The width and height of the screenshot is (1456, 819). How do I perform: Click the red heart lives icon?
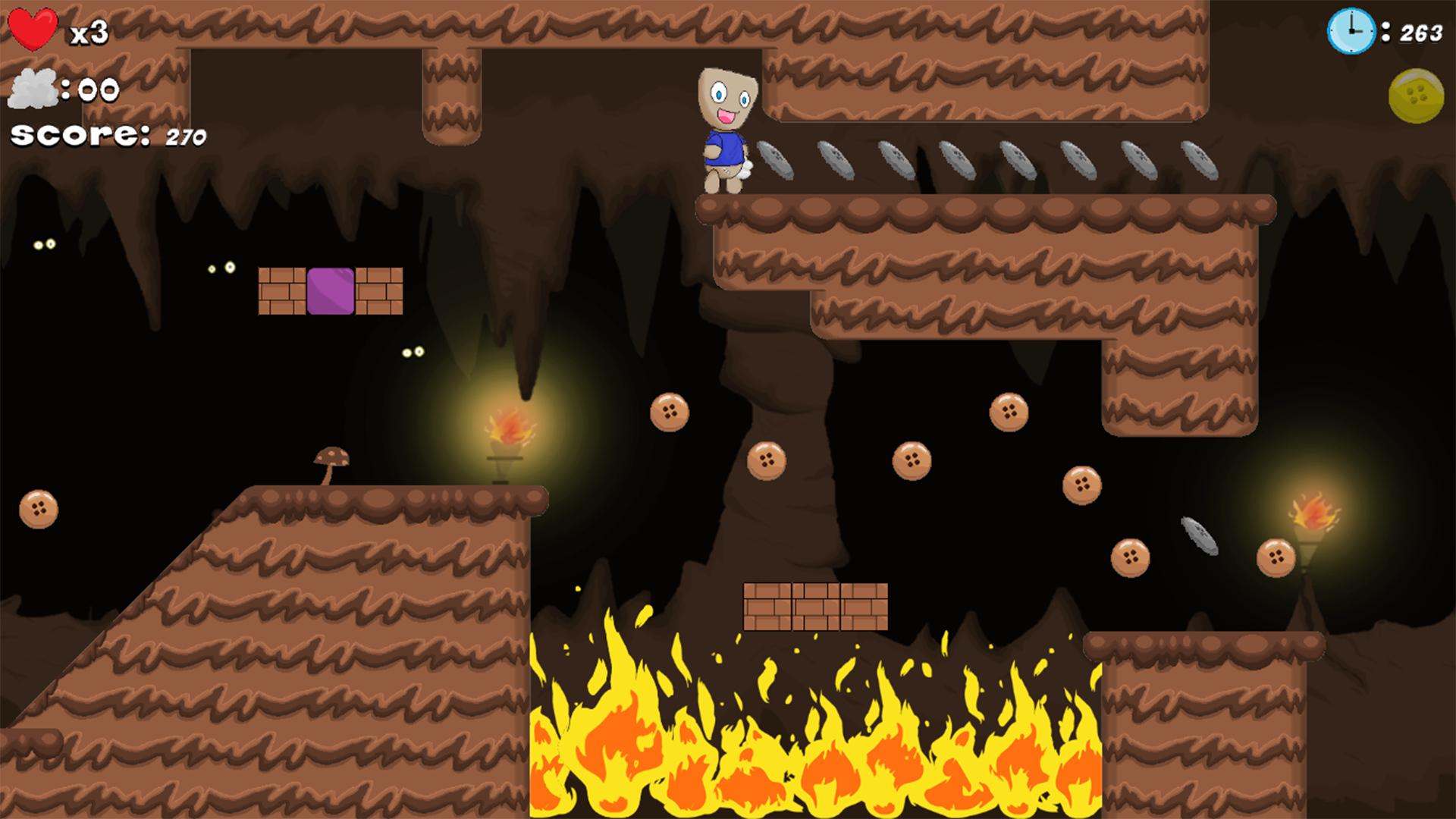click(32, 28)
